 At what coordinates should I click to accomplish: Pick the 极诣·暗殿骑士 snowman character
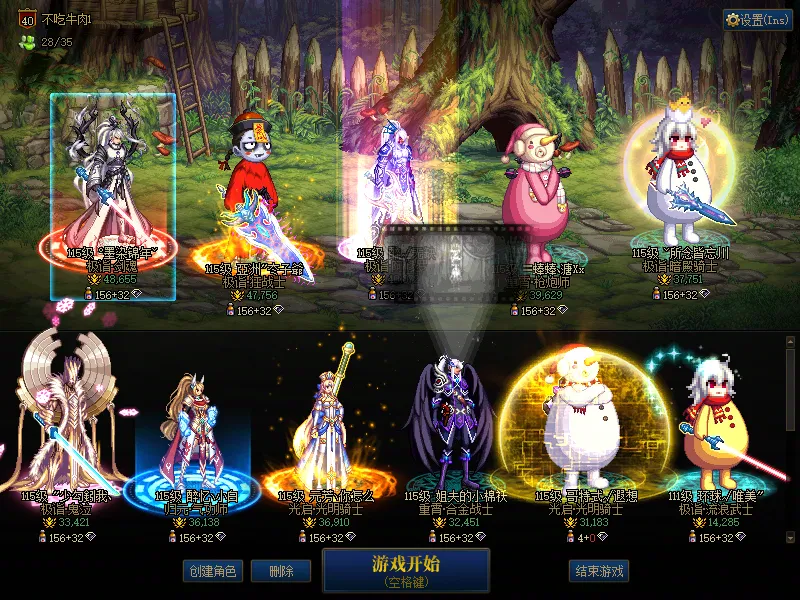coord(680,190)
